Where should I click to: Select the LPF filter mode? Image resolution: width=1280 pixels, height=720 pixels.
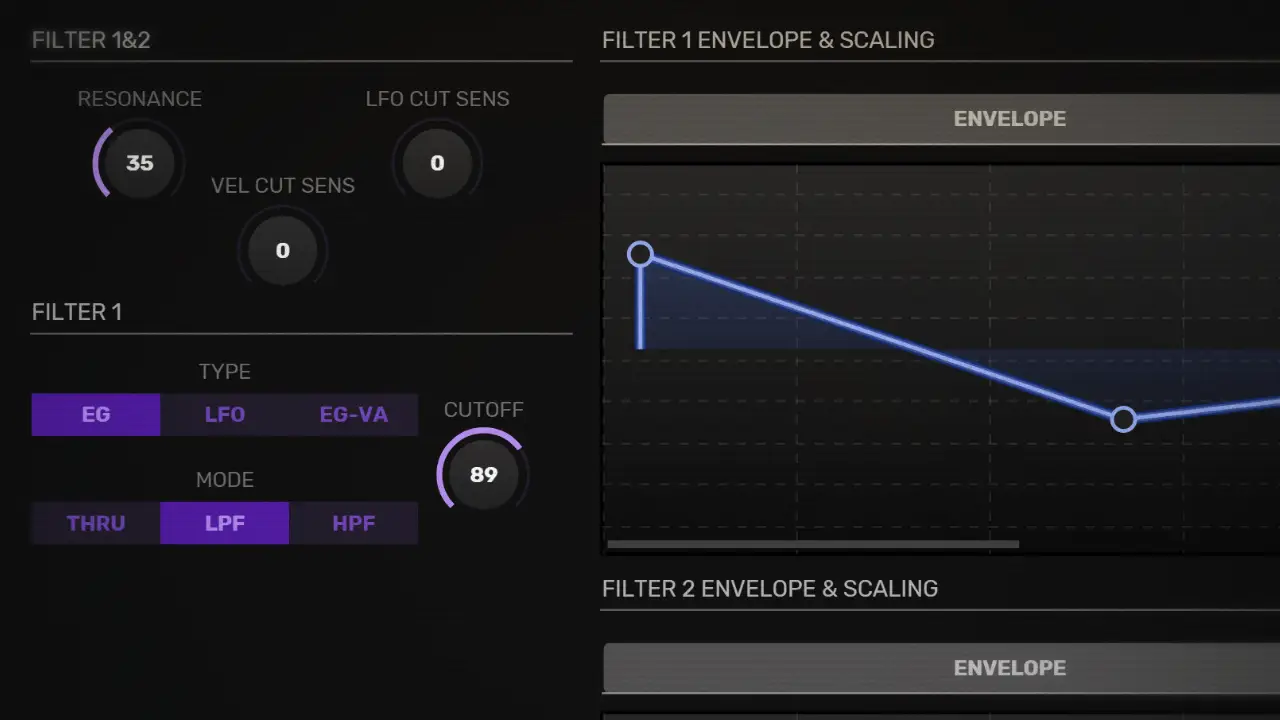coord(225,523)
